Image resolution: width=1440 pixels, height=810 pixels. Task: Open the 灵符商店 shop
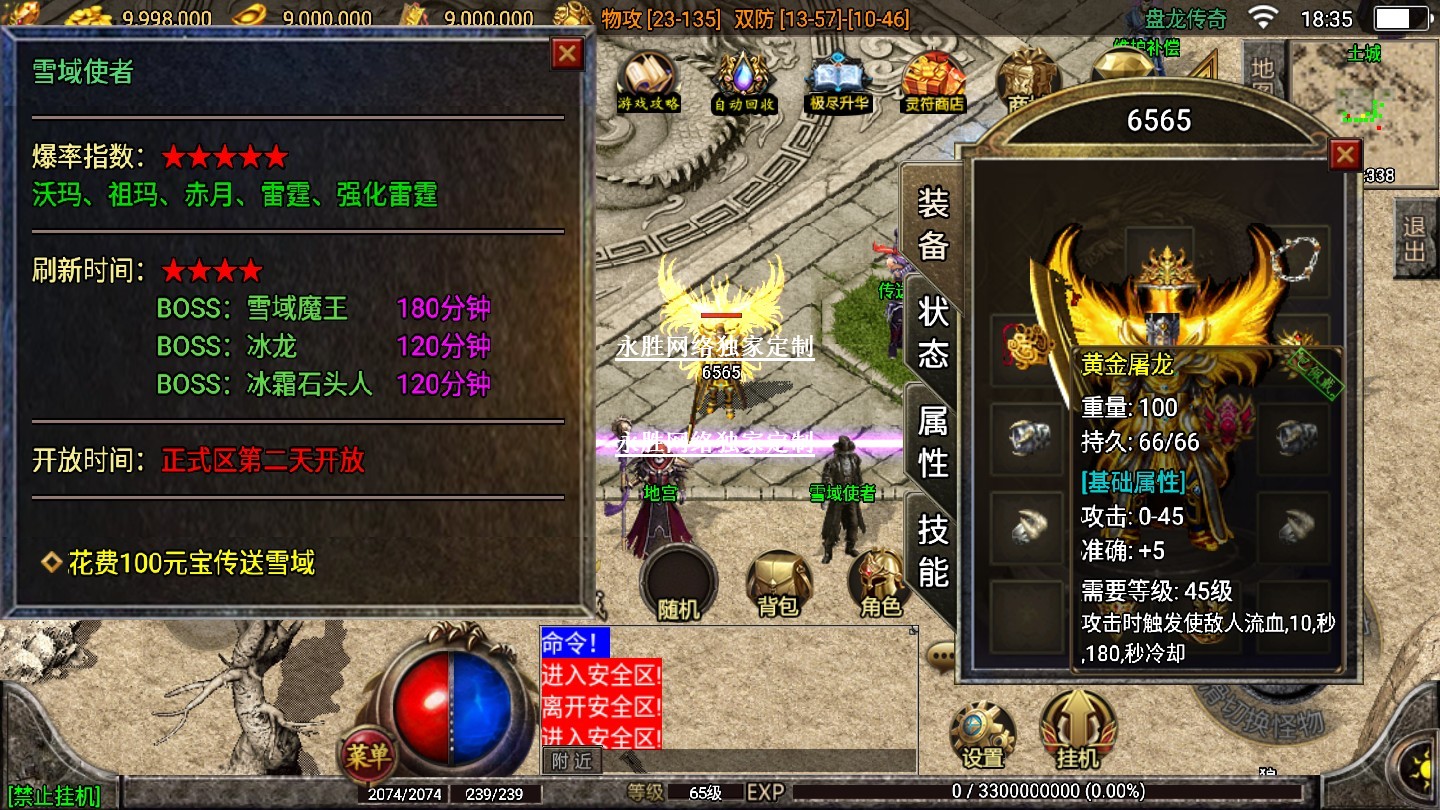click(933, 81)
